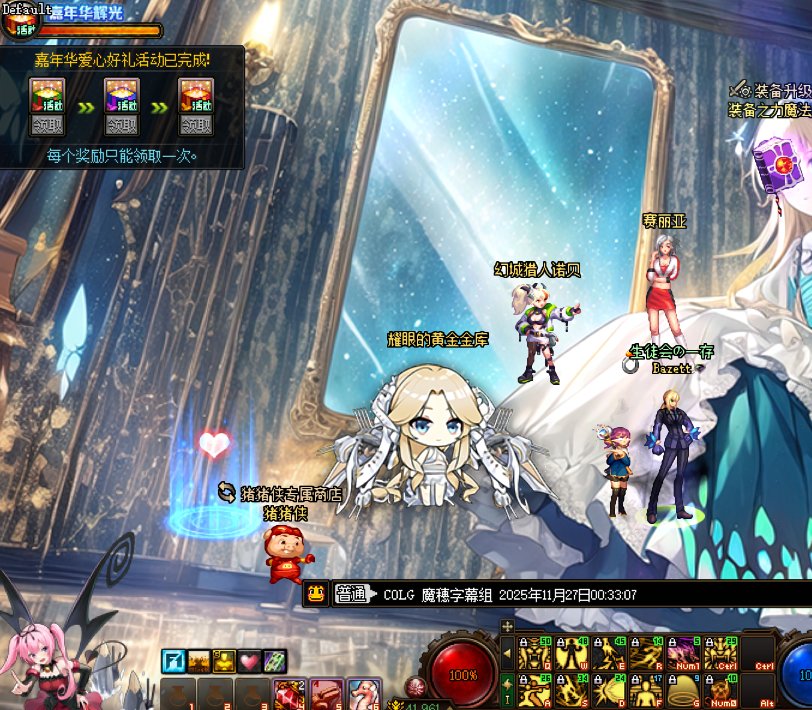Use the skill in the A slot

[x=536, y=690]
